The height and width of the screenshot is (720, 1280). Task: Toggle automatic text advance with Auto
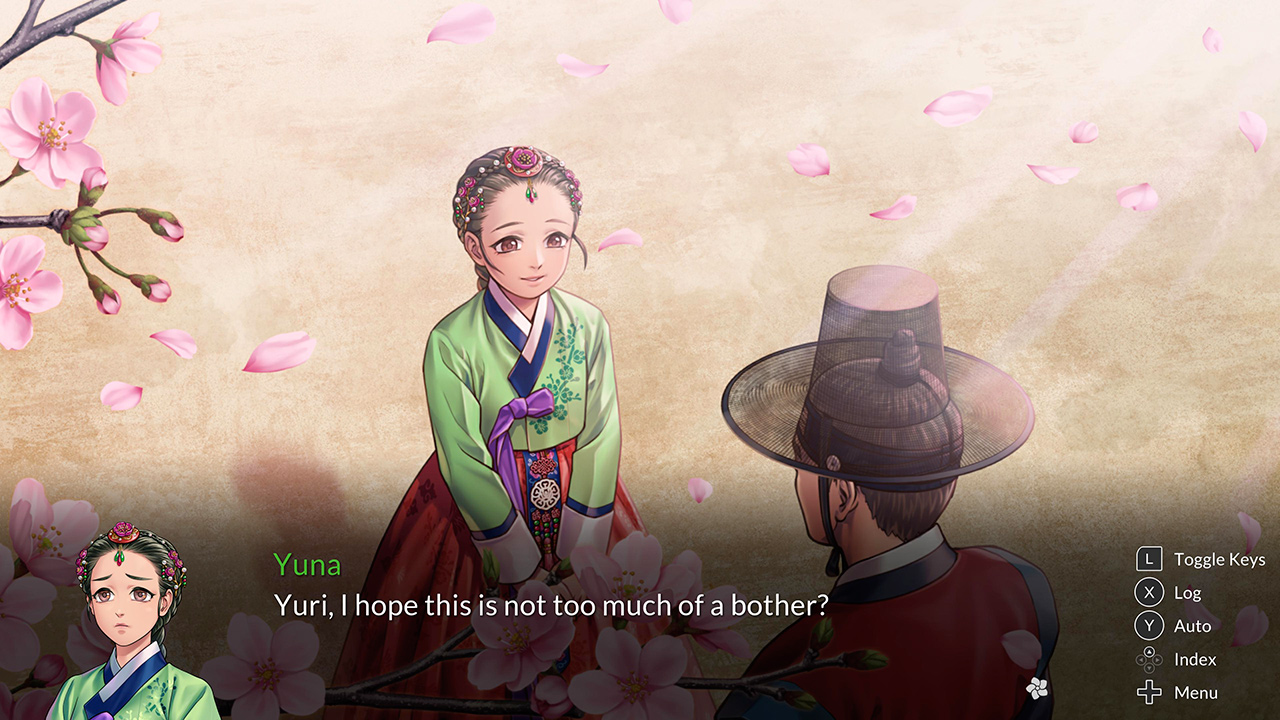click(x=1191, y=625)
